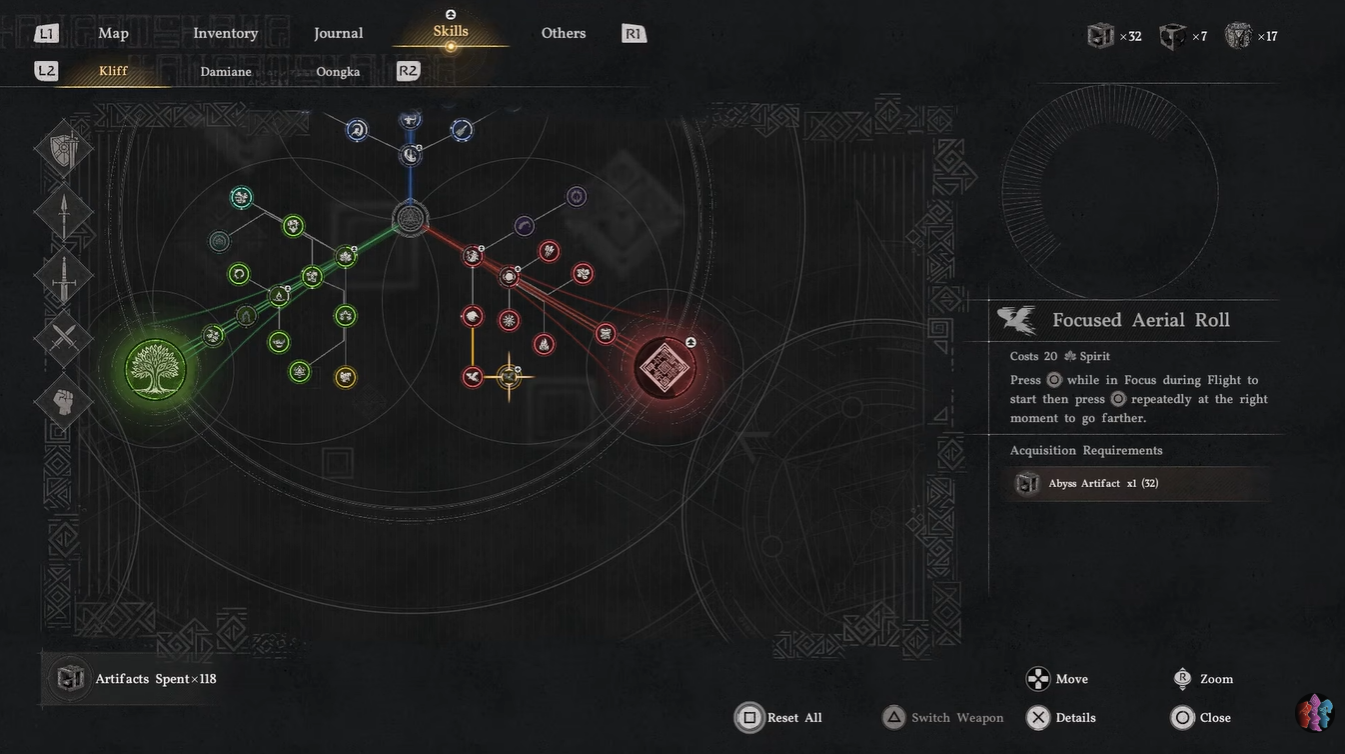Select the red bird skill node

pos(473,377)
